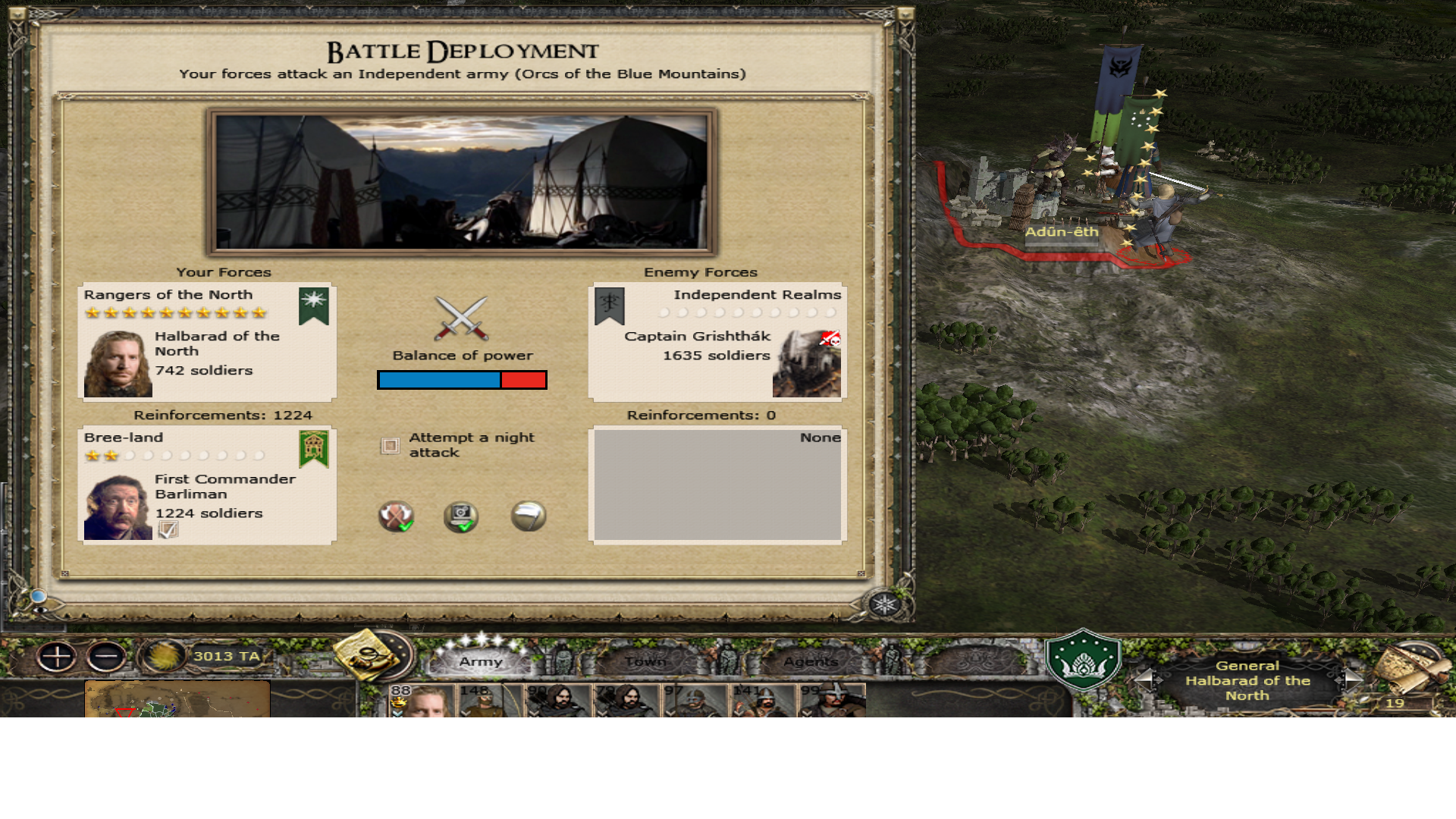Zoom in the campaign map with plus button

tap(57, 657)
